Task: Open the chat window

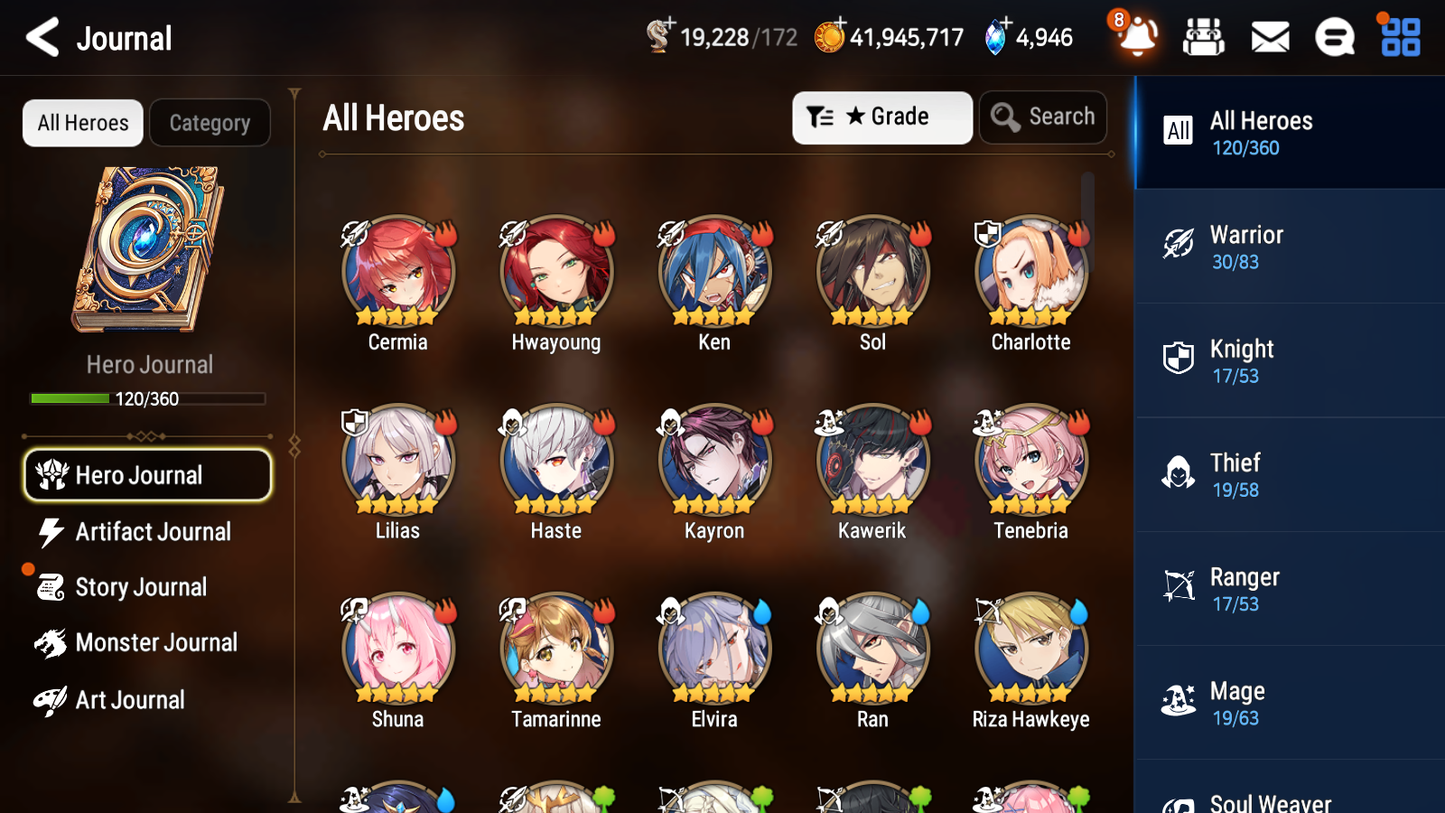Action: tap(1334, 37)
